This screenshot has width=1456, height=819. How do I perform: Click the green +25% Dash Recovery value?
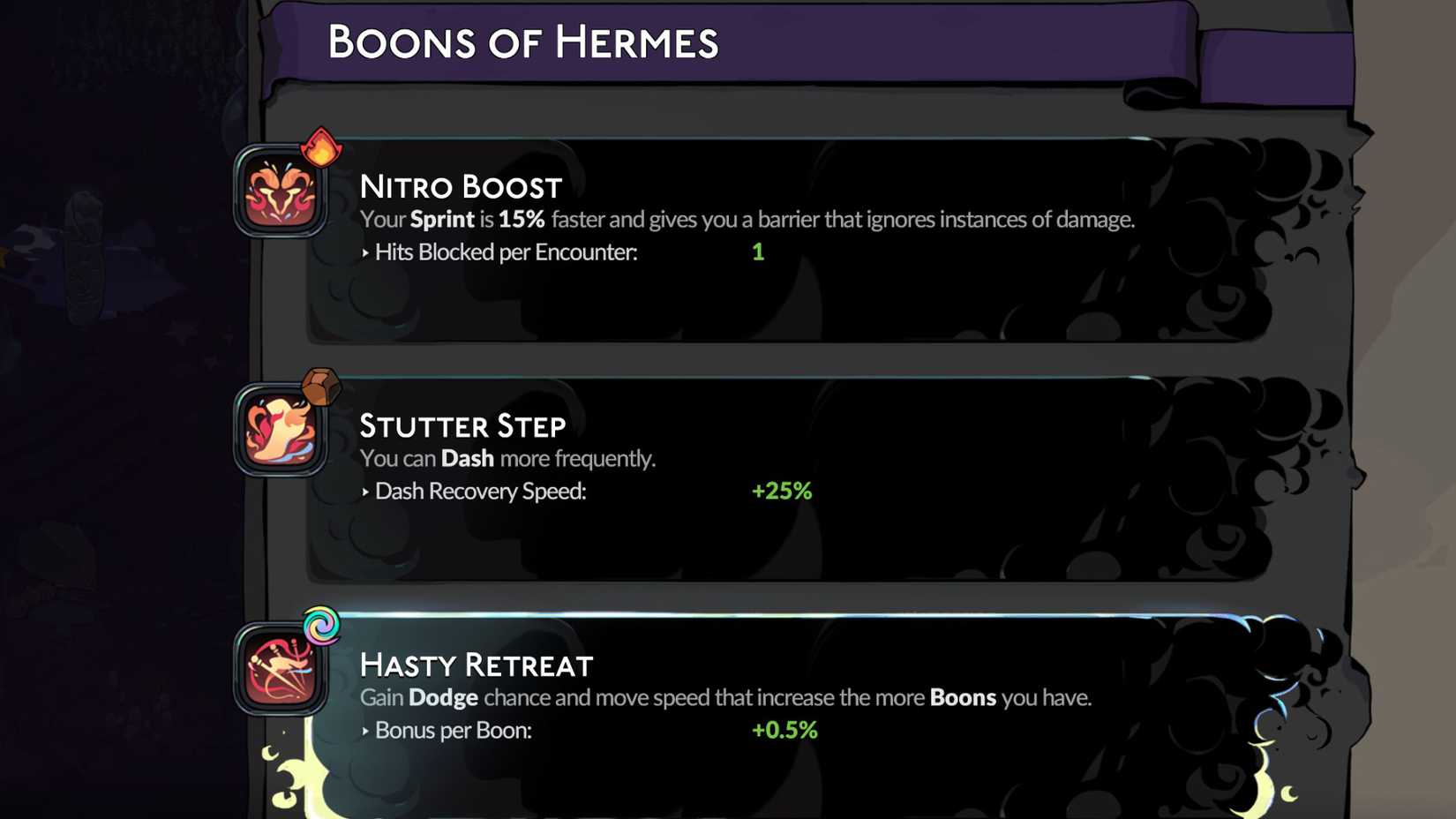click(x=782, y=492)
